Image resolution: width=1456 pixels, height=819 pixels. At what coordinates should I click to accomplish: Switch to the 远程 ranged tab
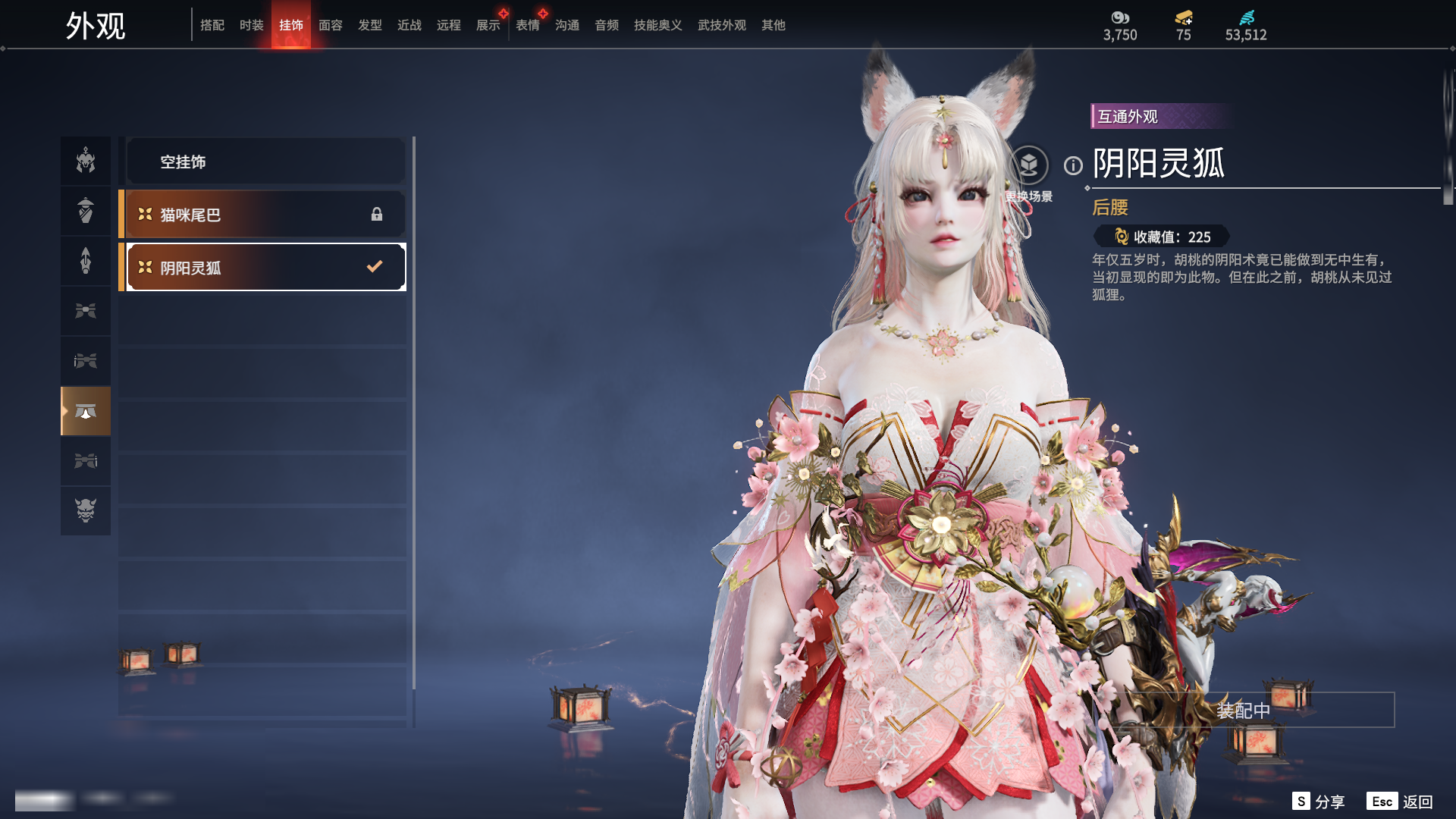[449, 25]
